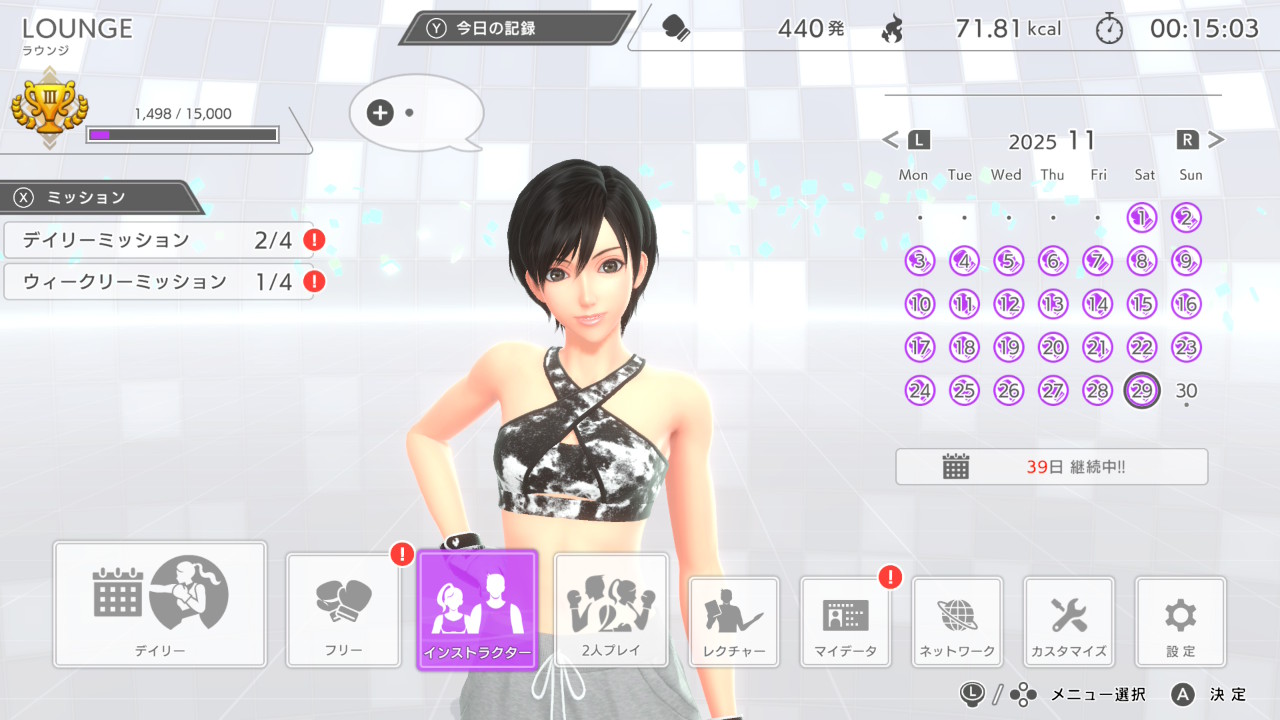Go to the next calendar month arrow
Viewport: 1280px width, 720px height.
(1215, 140)
